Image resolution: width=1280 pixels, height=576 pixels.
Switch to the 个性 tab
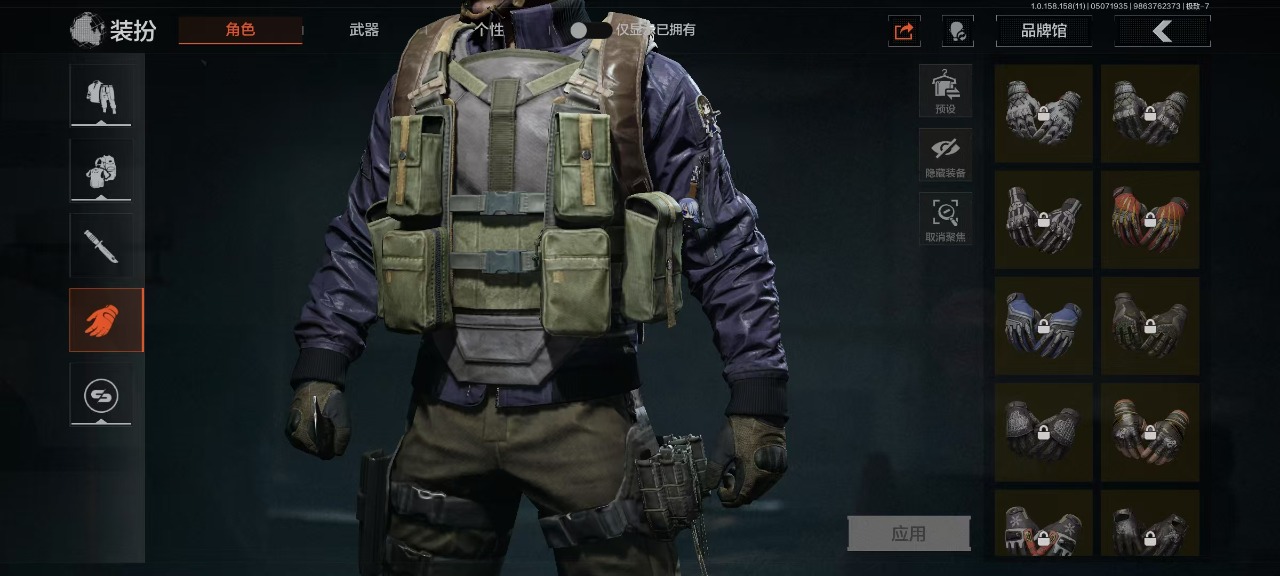(488, 30)
